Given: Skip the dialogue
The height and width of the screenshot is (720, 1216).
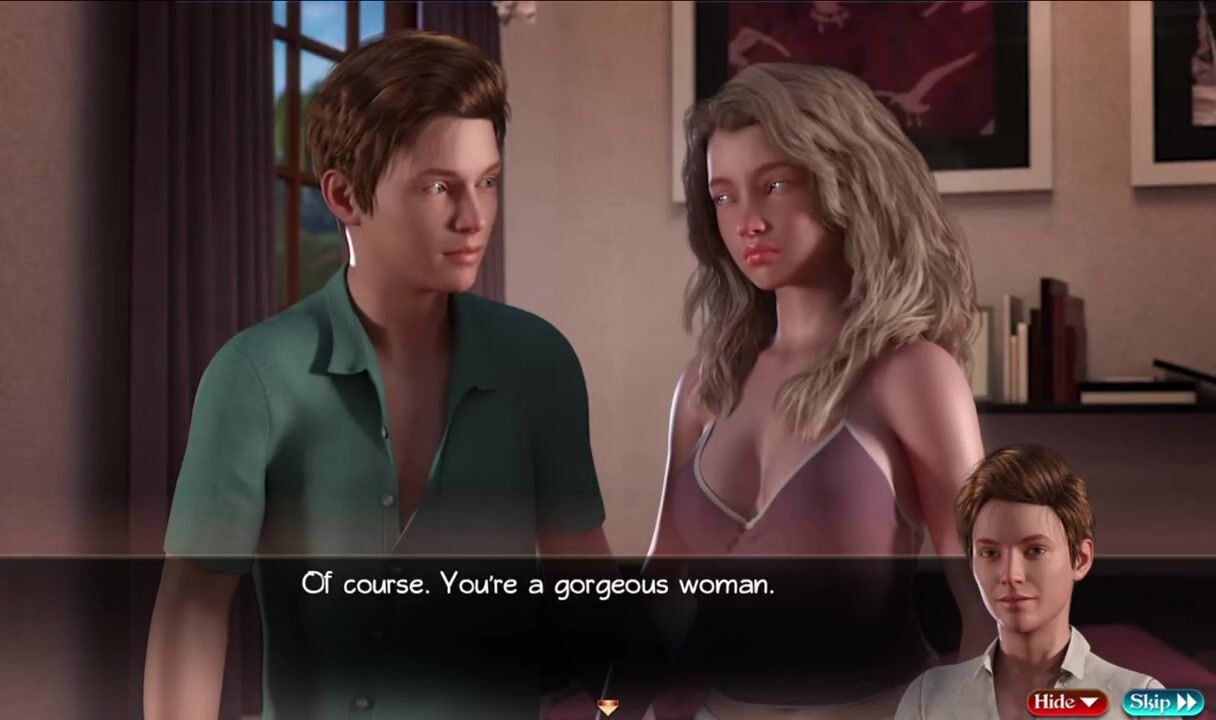Looking at the screenshot, I should pyautogui.click(x=1162, y=702).
